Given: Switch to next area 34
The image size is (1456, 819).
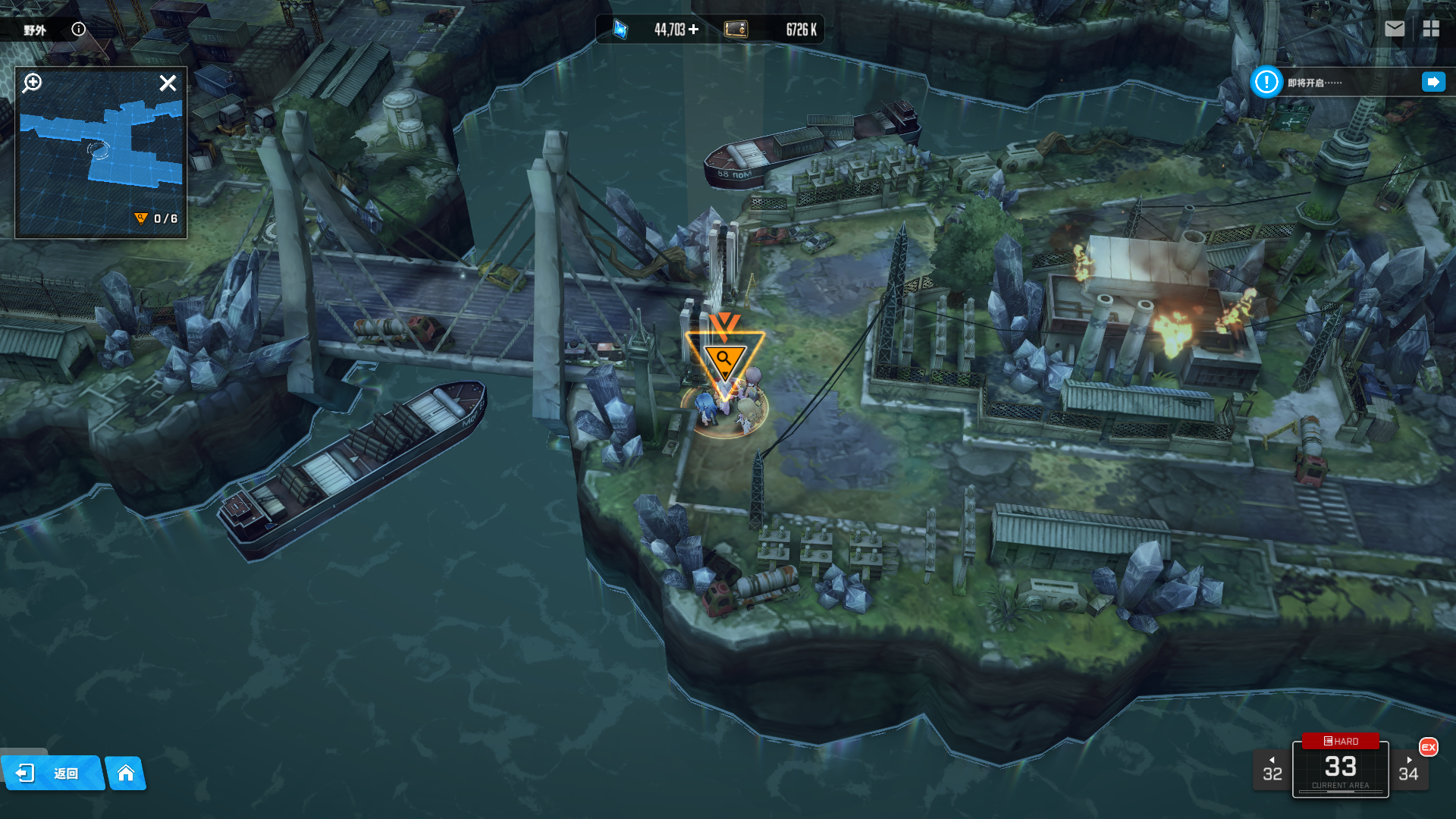Looking at the screenshot, I should 1408,770.
